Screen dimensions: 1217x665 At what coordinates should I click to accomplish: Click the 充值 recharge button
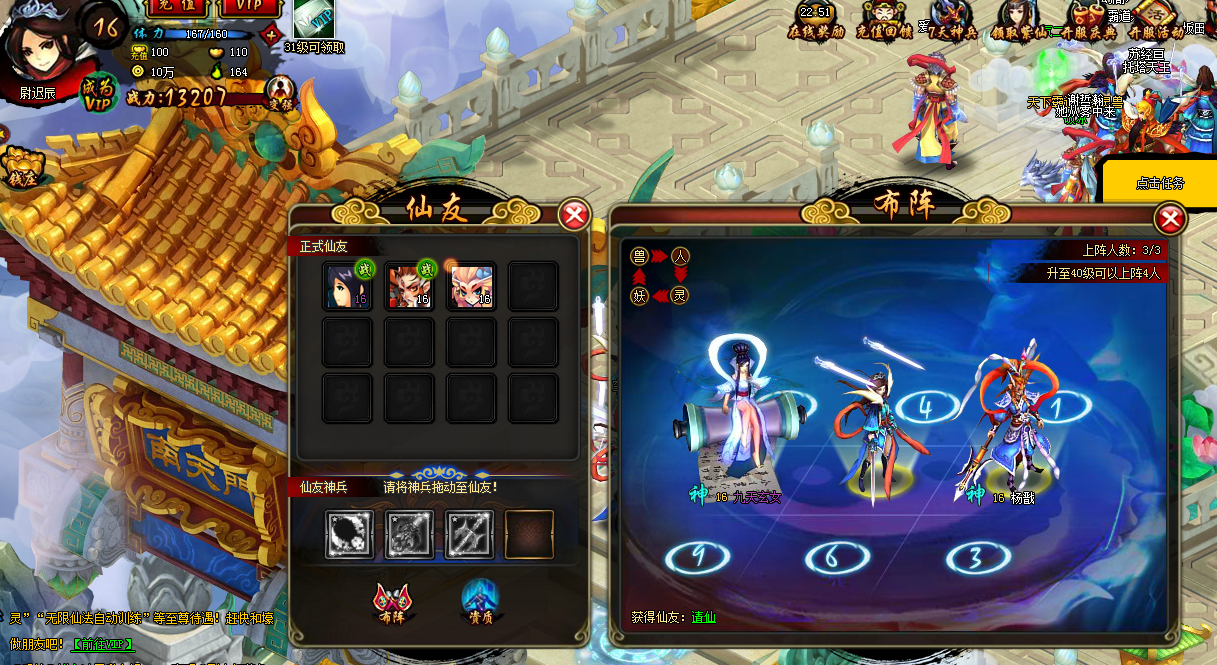tap(178, 7)
